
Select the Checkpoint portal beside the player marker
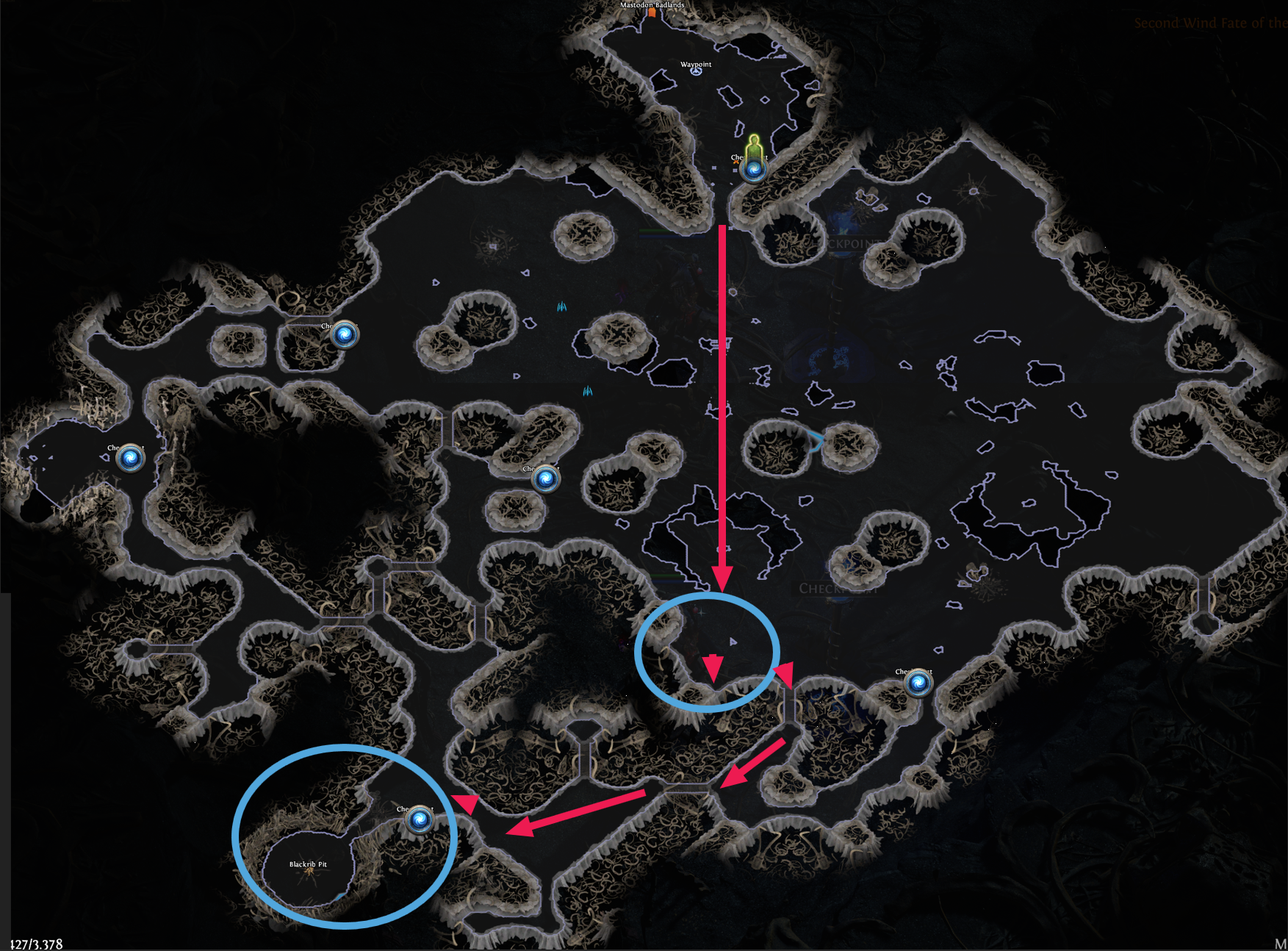(x=755, y=170)
